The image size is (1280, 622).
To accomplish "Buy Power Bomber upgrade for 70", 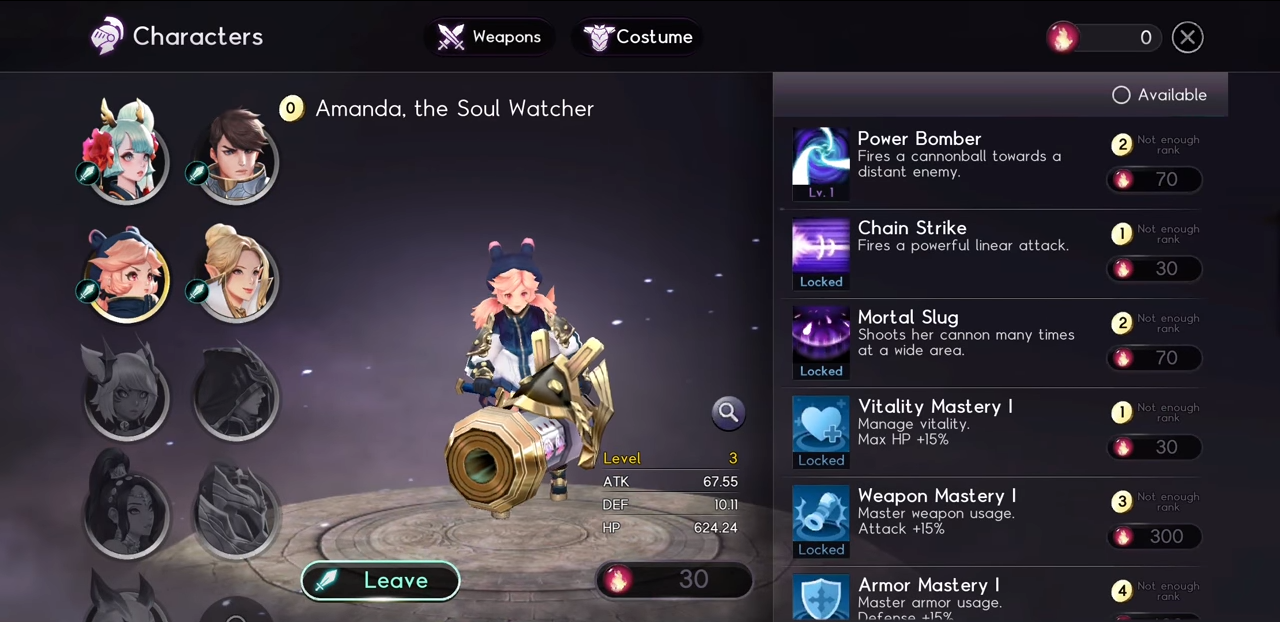I will pyautogui.click(x=1154, y=180).
